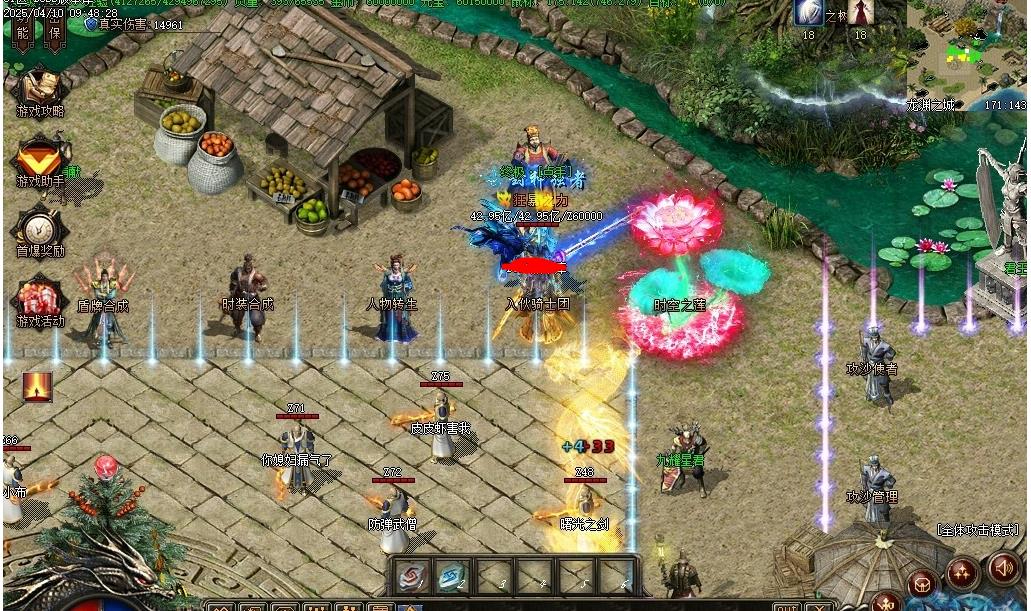Toggle the 全体攻击模式 attack mode label
The width and height of the screenshot is (1031, 611).
pyautogui.click(x=977, y=530)
